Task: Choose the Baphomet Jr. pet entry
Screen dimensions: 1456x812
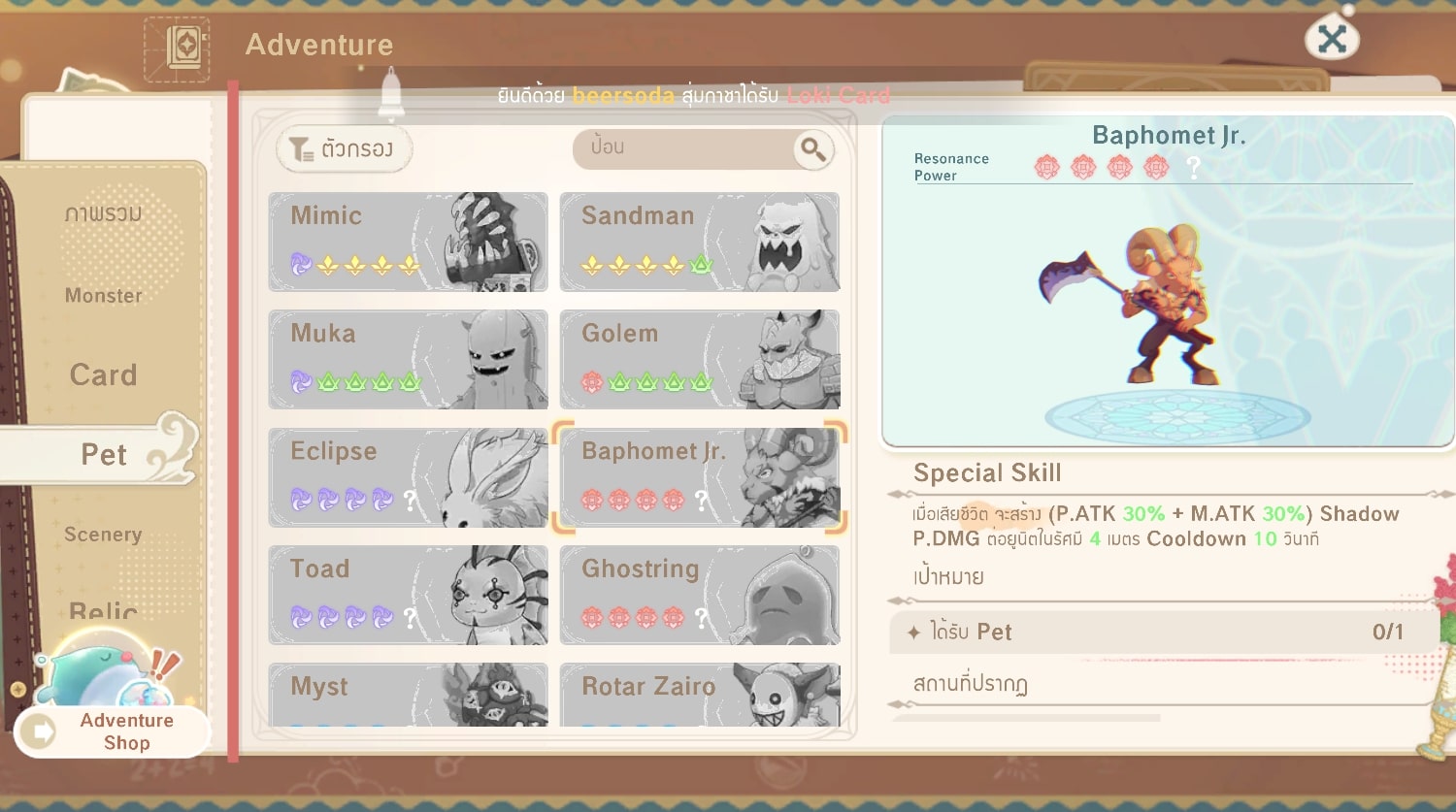Action: click(699, 477)
